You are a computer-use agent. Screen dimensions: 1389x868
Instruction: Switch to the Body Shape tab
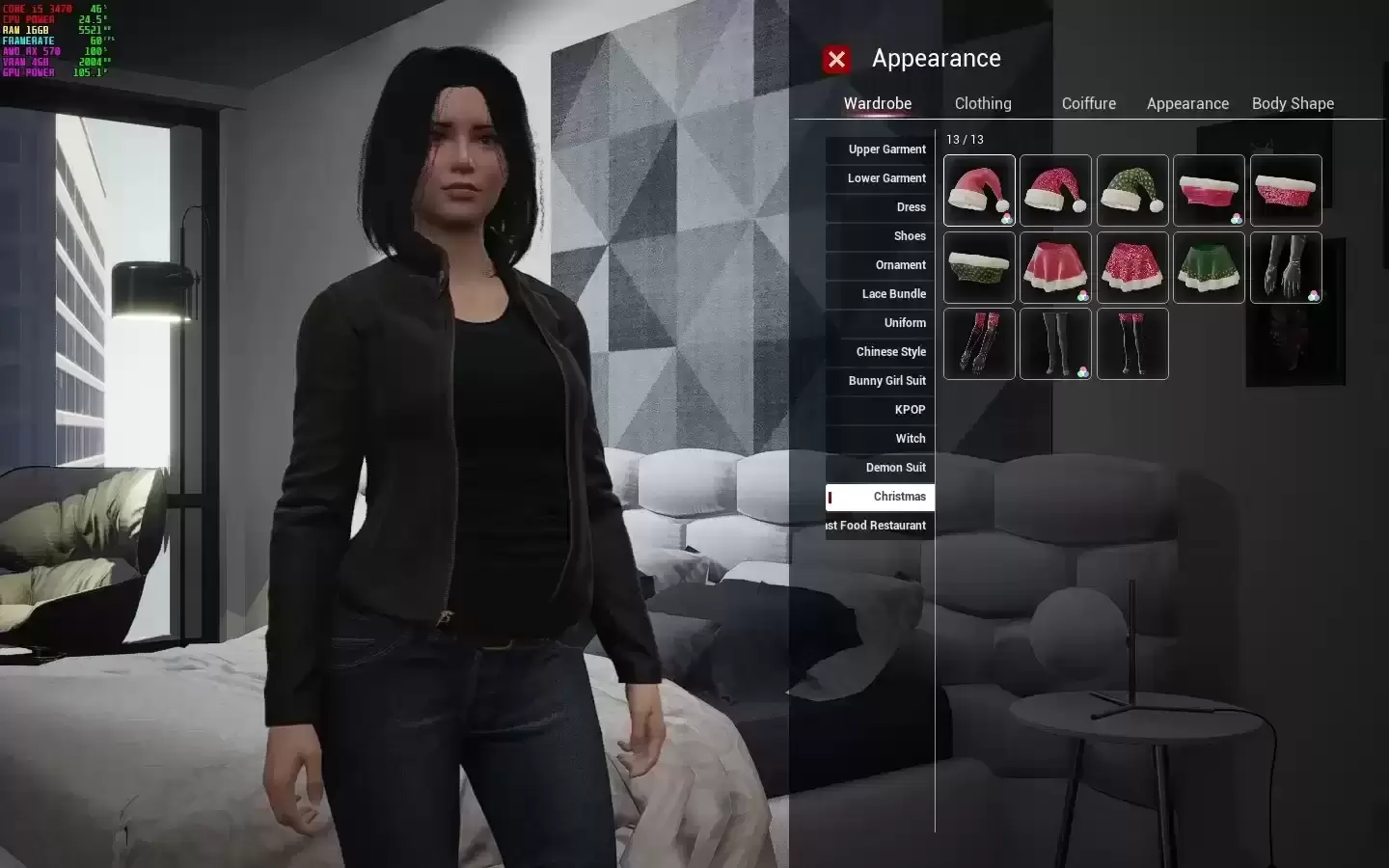[1293, 103]
